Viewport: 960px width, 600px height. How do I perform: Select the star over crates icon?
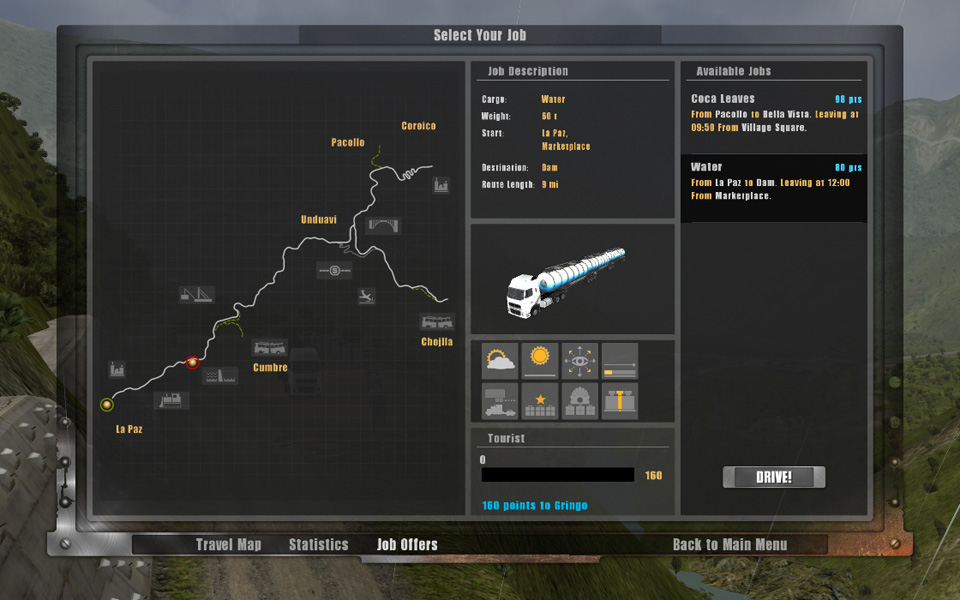coord(540,401)
